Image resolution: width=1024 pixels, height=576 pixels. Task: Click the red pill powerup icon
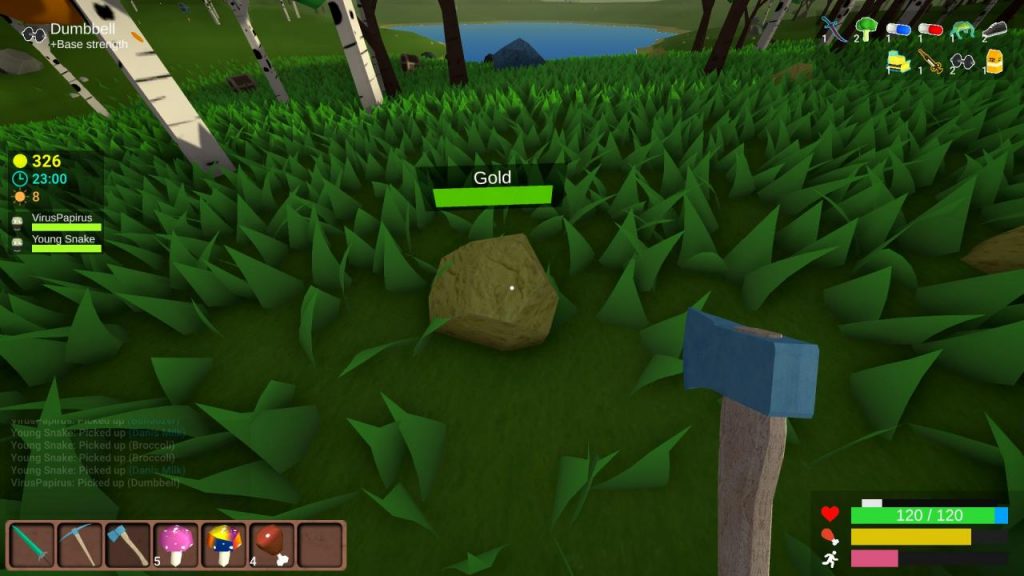(x=930, y=30)
